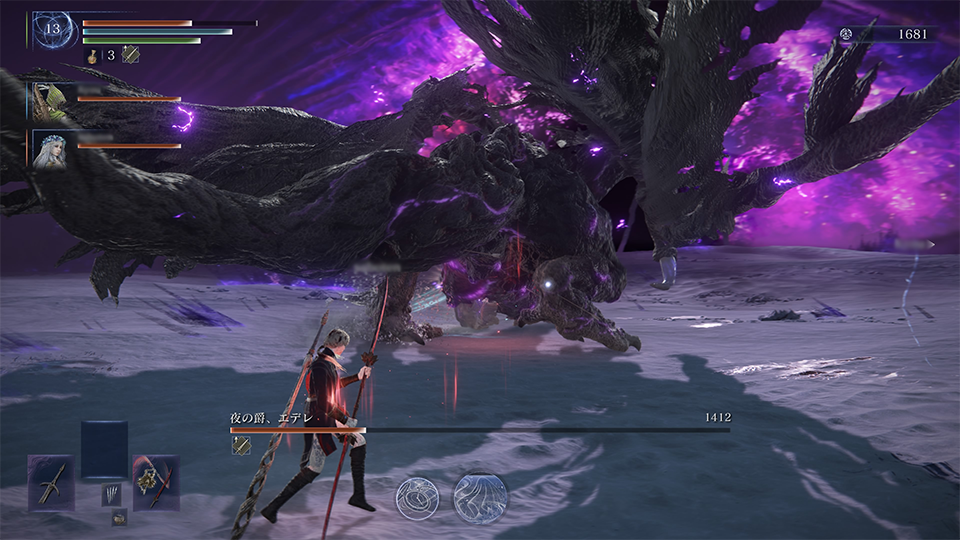960x540 pixels.
Task: Select the throwing knives item slot
Action: (x=110, y=494)
